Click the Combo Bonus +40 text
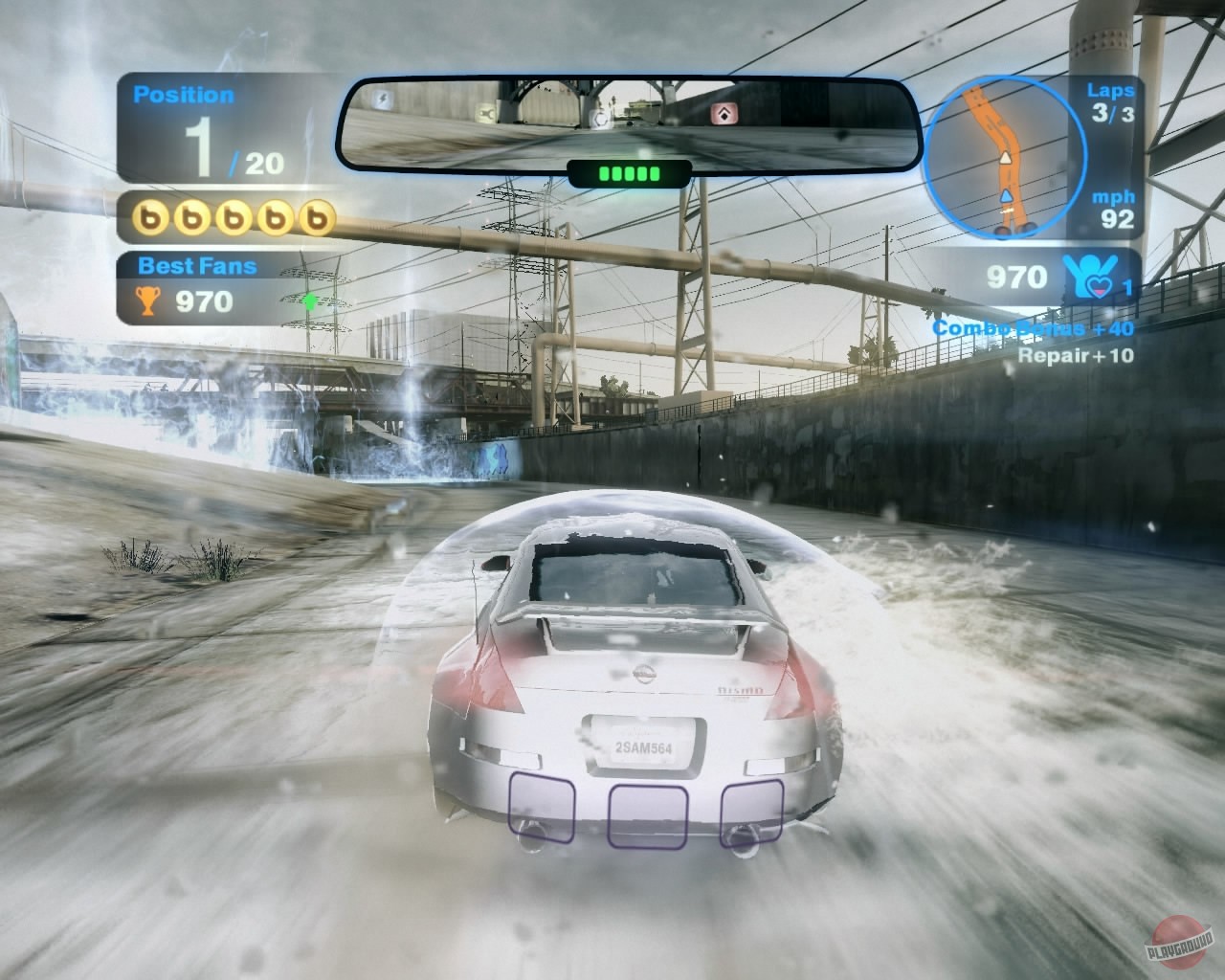This screenshot has height=980, width=1225. pyautogui.click(x=1034, y=328)
